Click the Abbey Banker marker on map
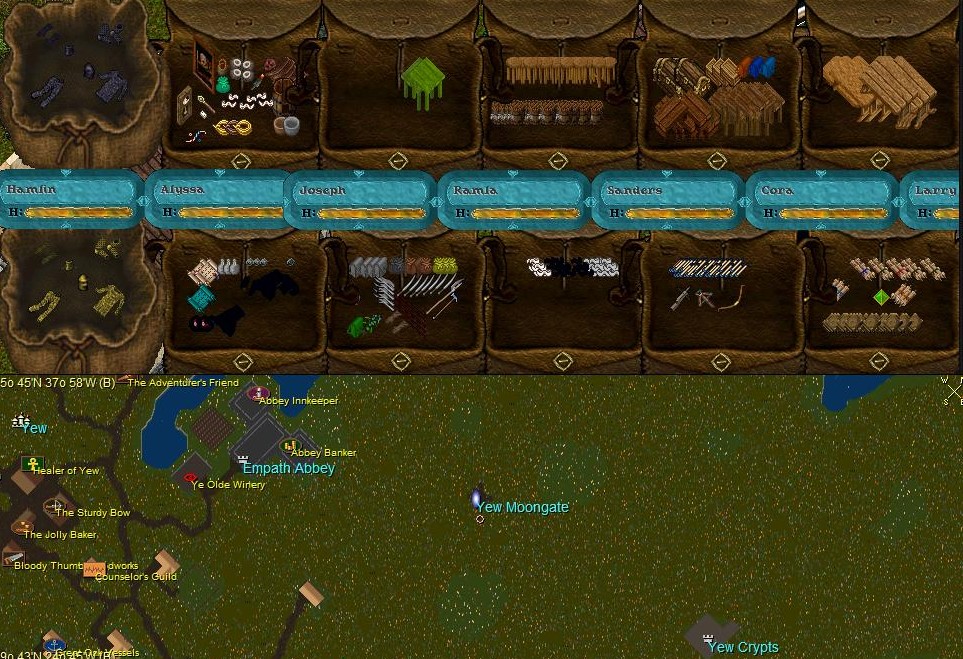 (x=290, y=446)
